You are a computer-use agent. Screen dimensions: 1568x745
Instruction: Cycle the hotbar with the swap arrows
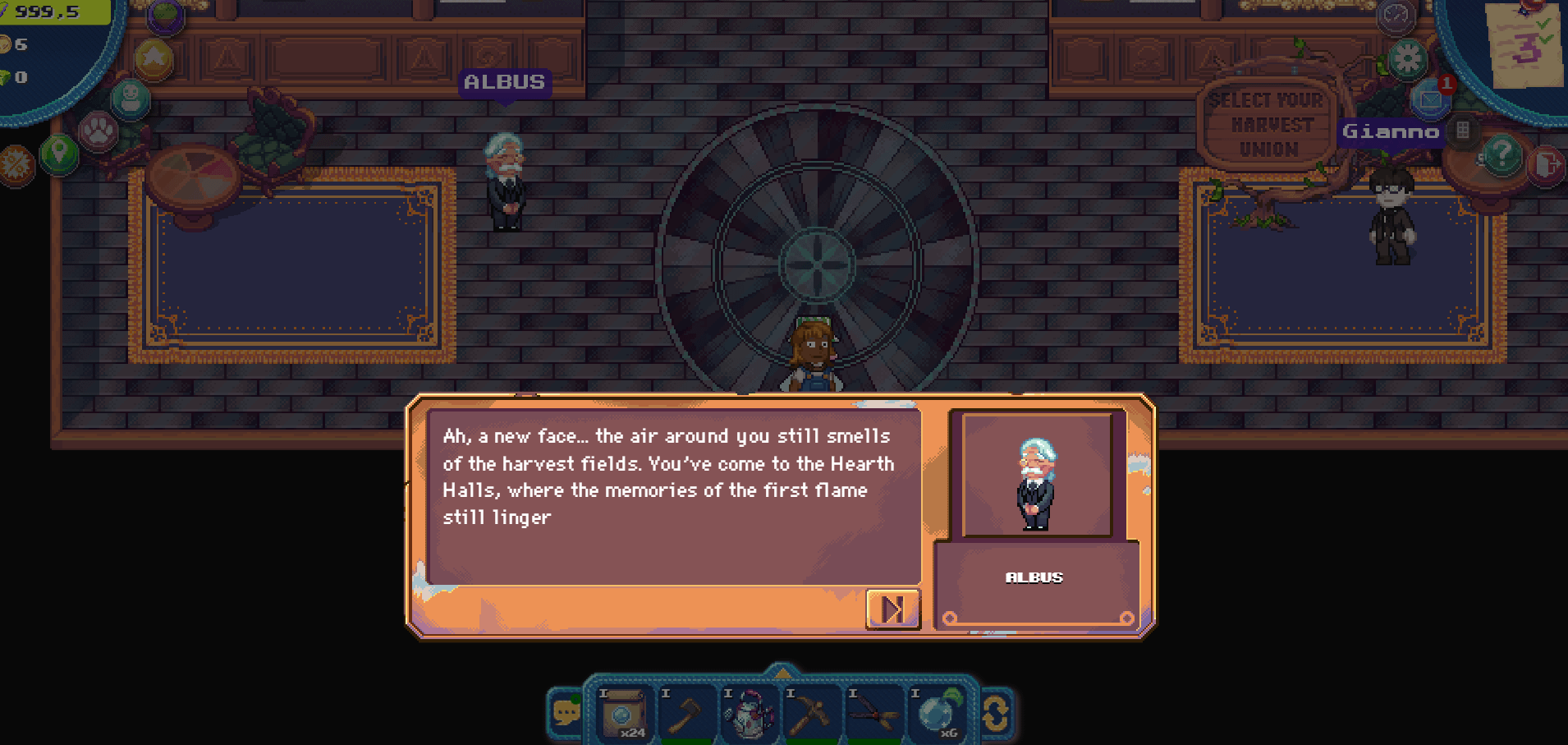[996, 713]
